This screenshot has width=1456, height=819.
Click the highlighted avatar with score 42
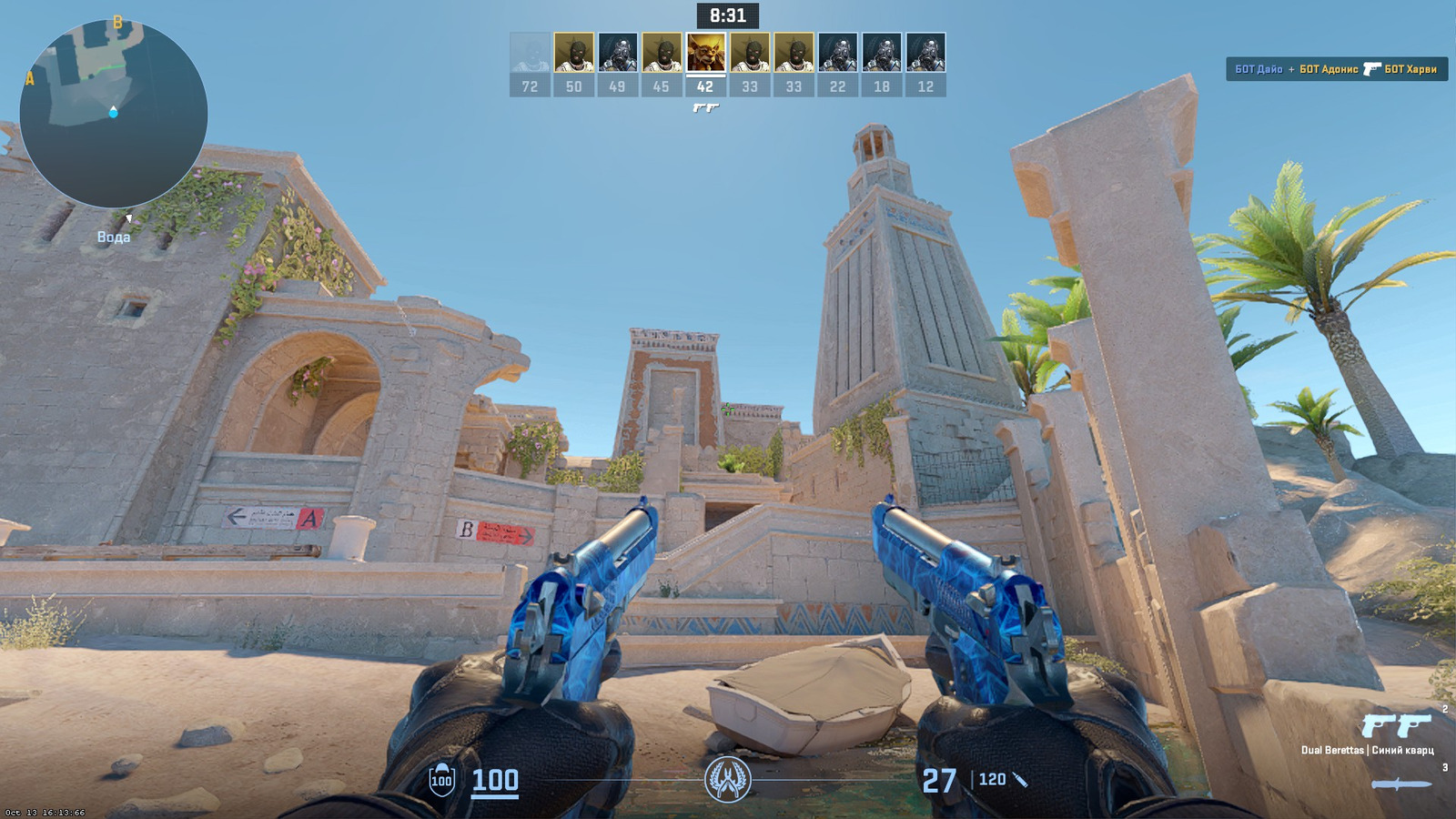pyautogui.click(x=706, y=53)
